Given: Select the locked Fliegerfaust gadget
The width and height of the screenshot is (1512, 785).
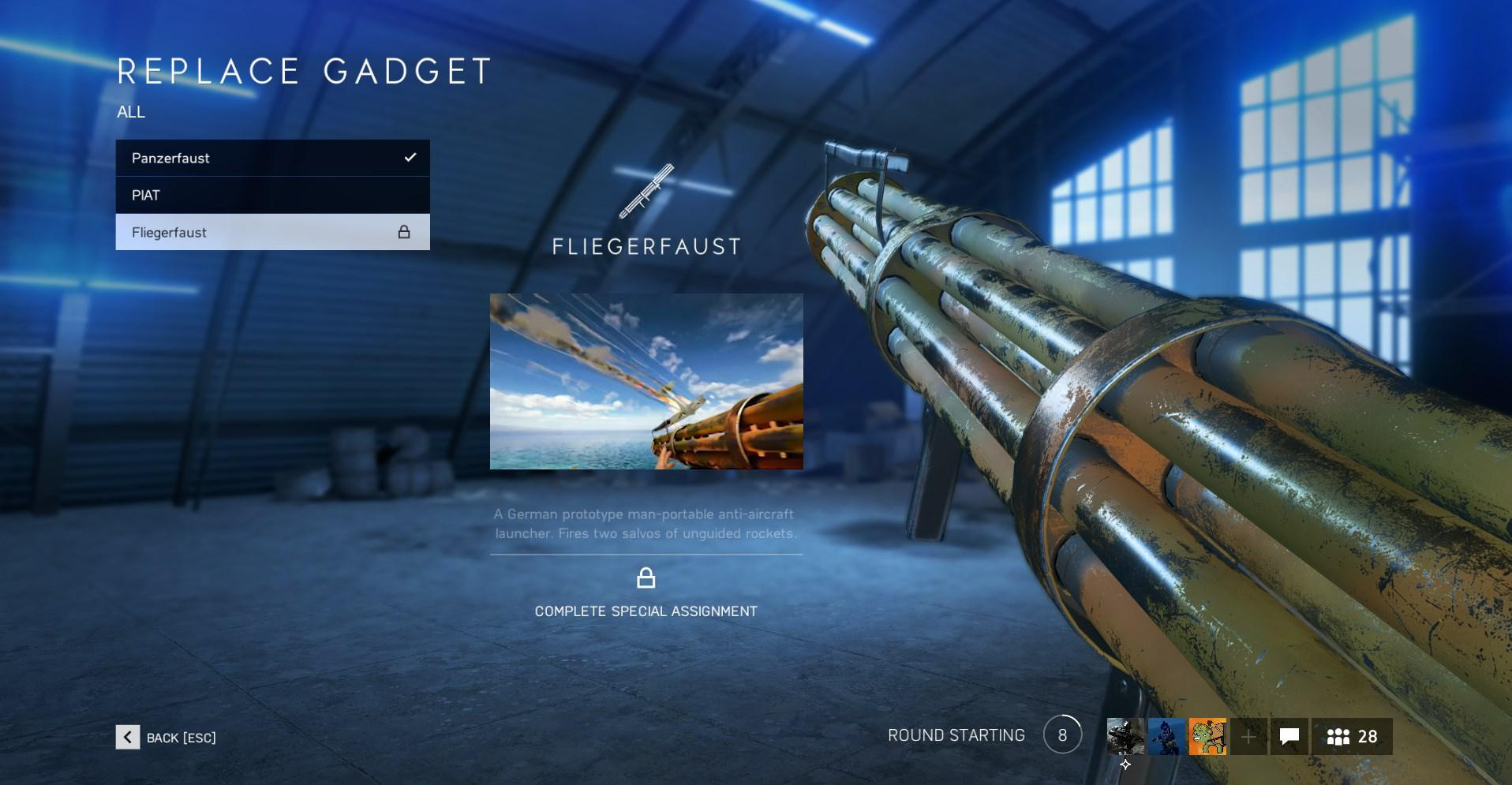Looking at the screenshot, I should (x=272, y=232).
